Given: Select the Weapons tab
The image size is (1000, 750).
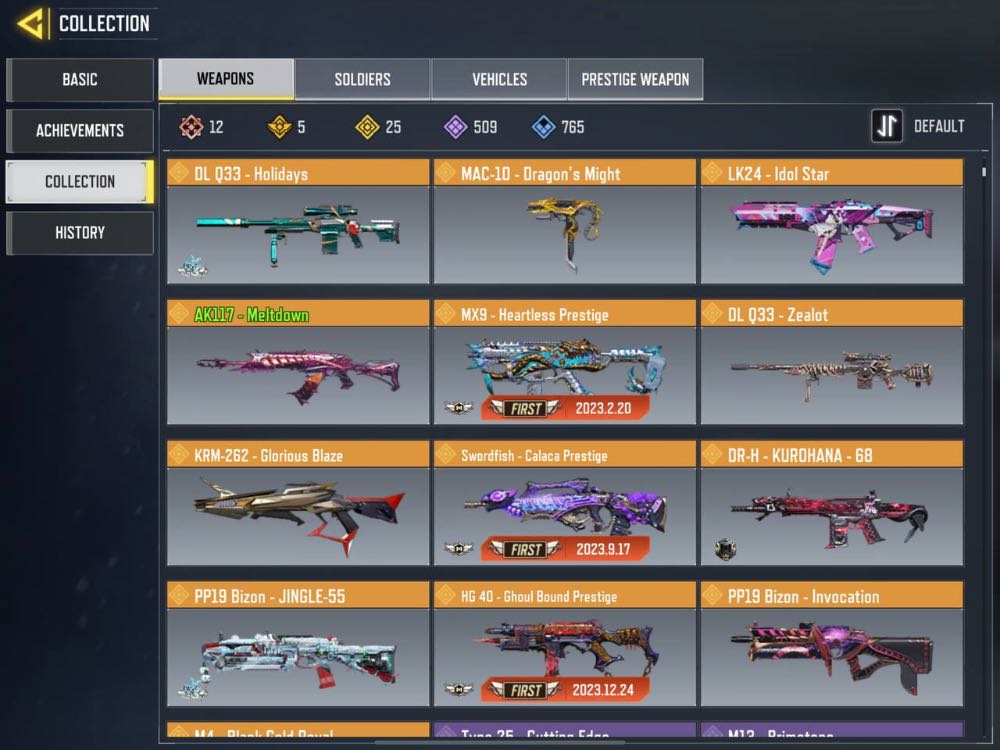Looking at the screenshot, I should click(x=226, y=79).
